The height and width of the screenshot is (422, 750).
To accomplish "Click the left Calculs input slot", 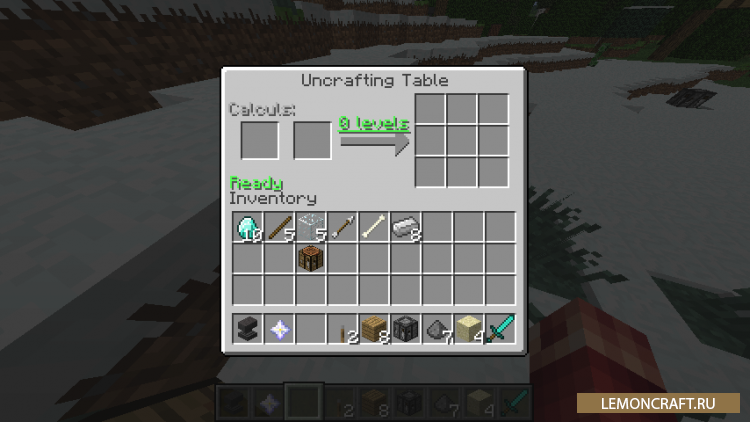I will [260, 140].
